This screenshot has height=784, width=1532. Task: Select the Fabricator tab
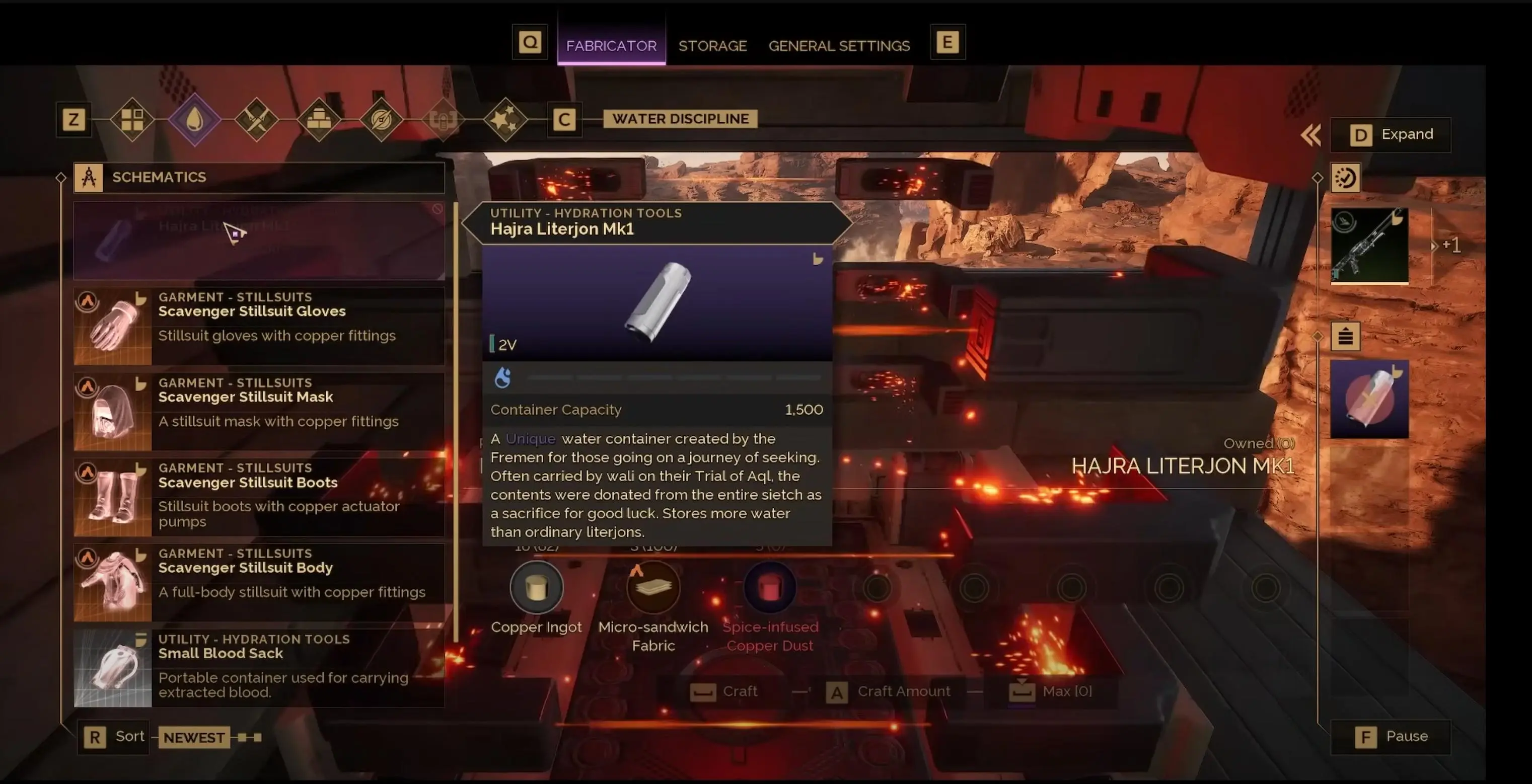pyautogui.click(x=611, y=46)
